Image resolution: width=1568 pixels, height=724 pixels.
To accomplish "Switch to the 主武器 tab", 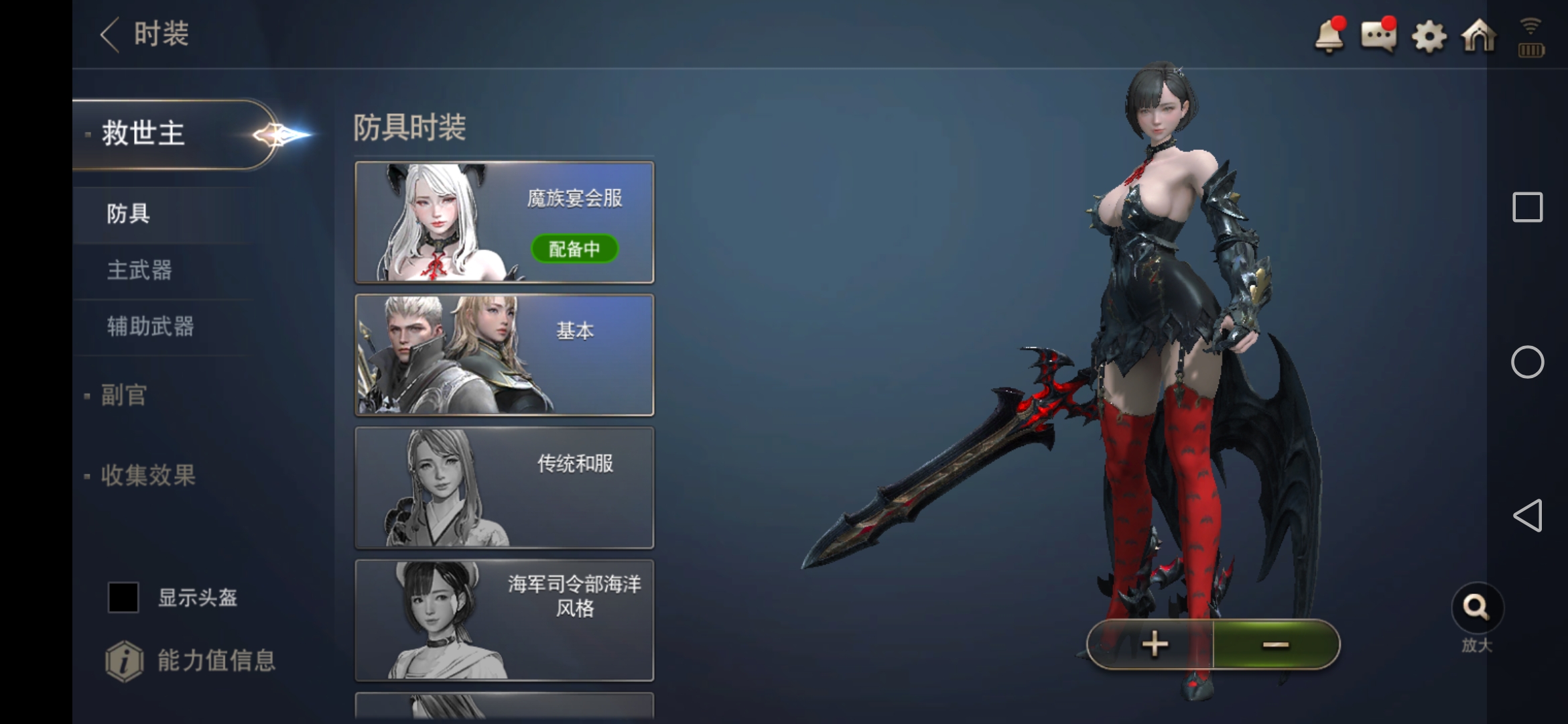I will pos(139,269).
